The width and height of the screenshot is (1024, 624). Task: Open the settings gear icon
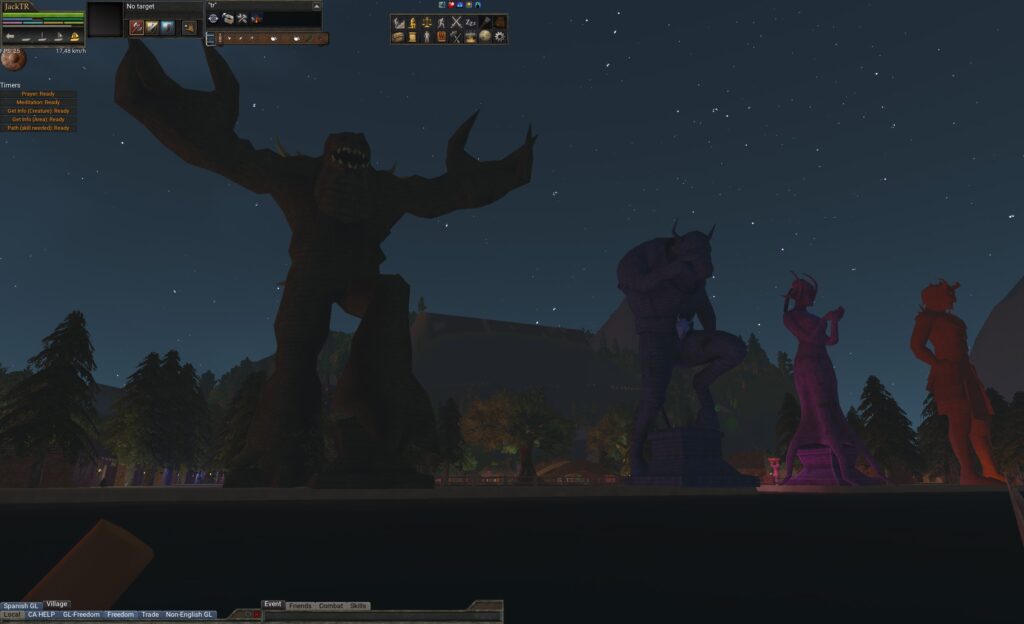[500, 37]
